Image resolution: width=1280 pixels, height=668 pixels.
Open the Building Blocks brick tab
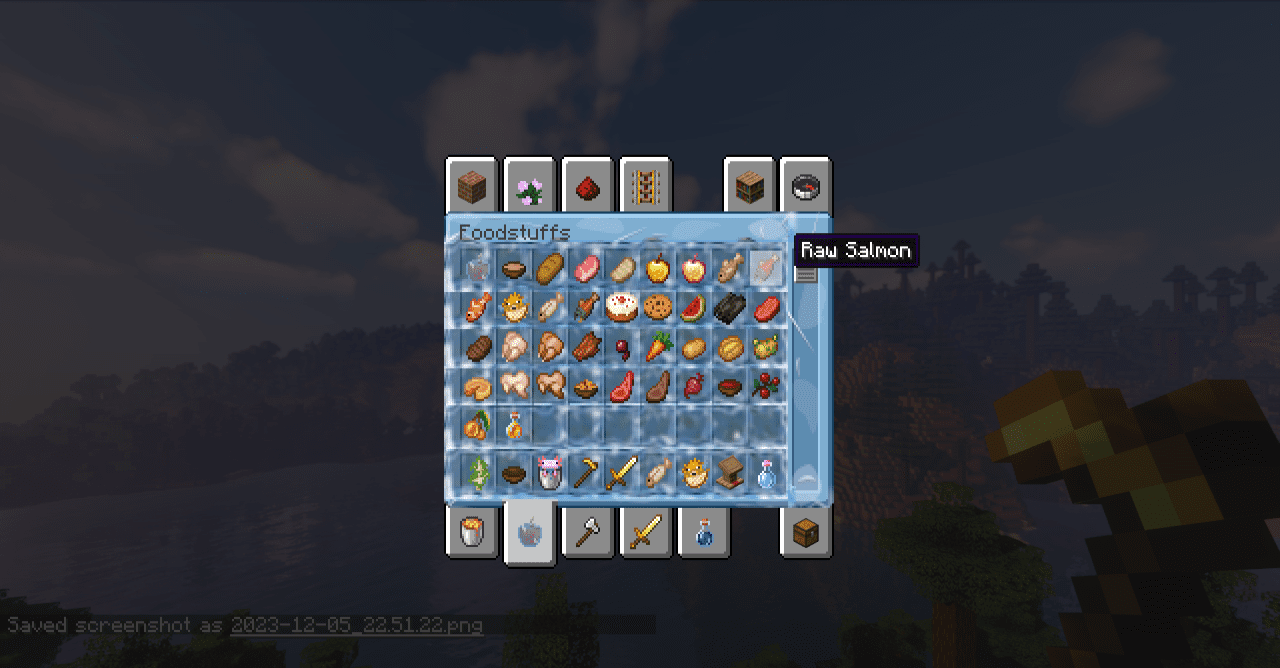(x=471, y=186)
